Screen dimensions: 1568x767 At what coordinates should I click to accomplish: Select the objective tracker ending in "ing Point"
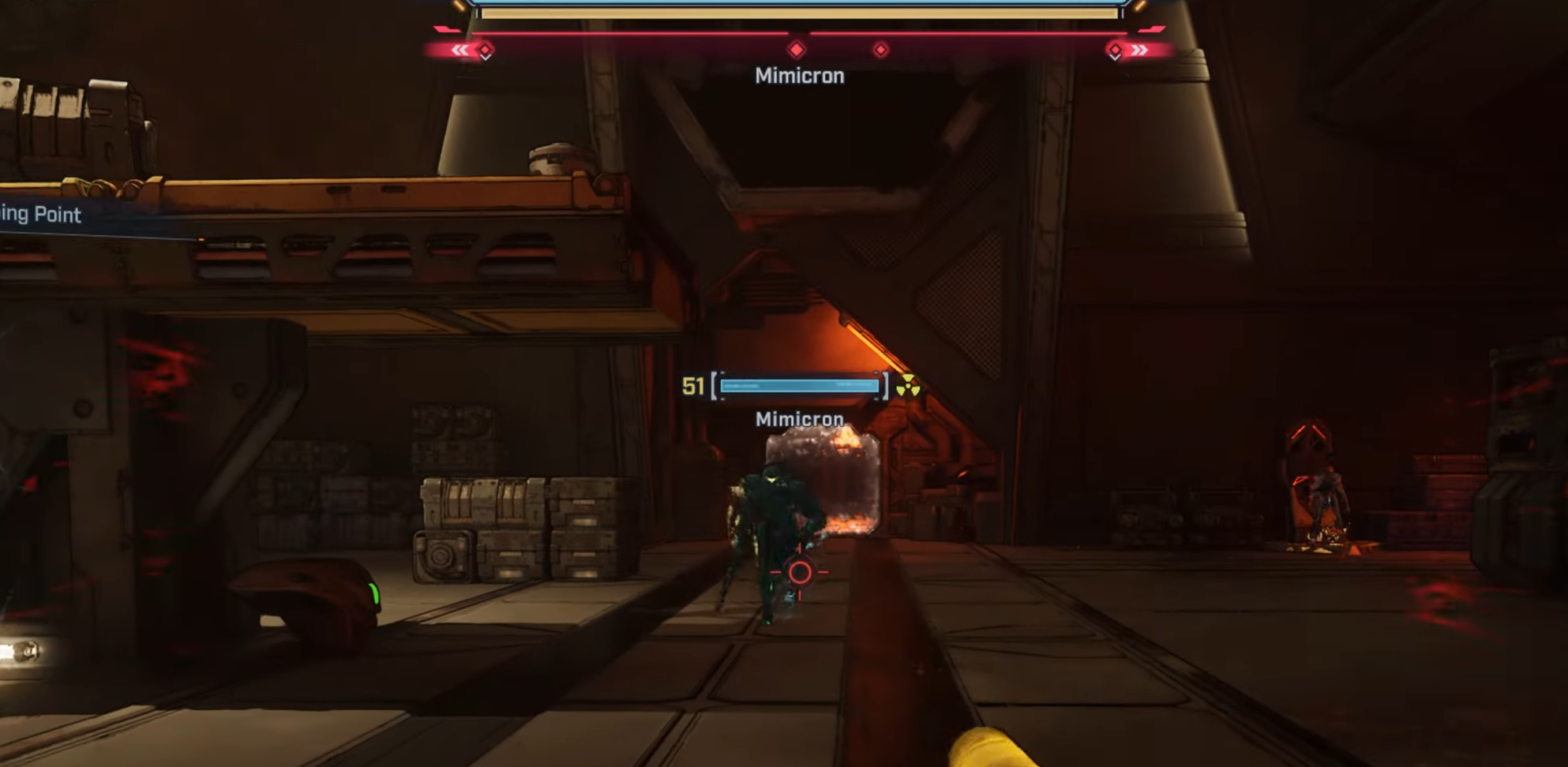pyautogui.click(x=41, y=215)
